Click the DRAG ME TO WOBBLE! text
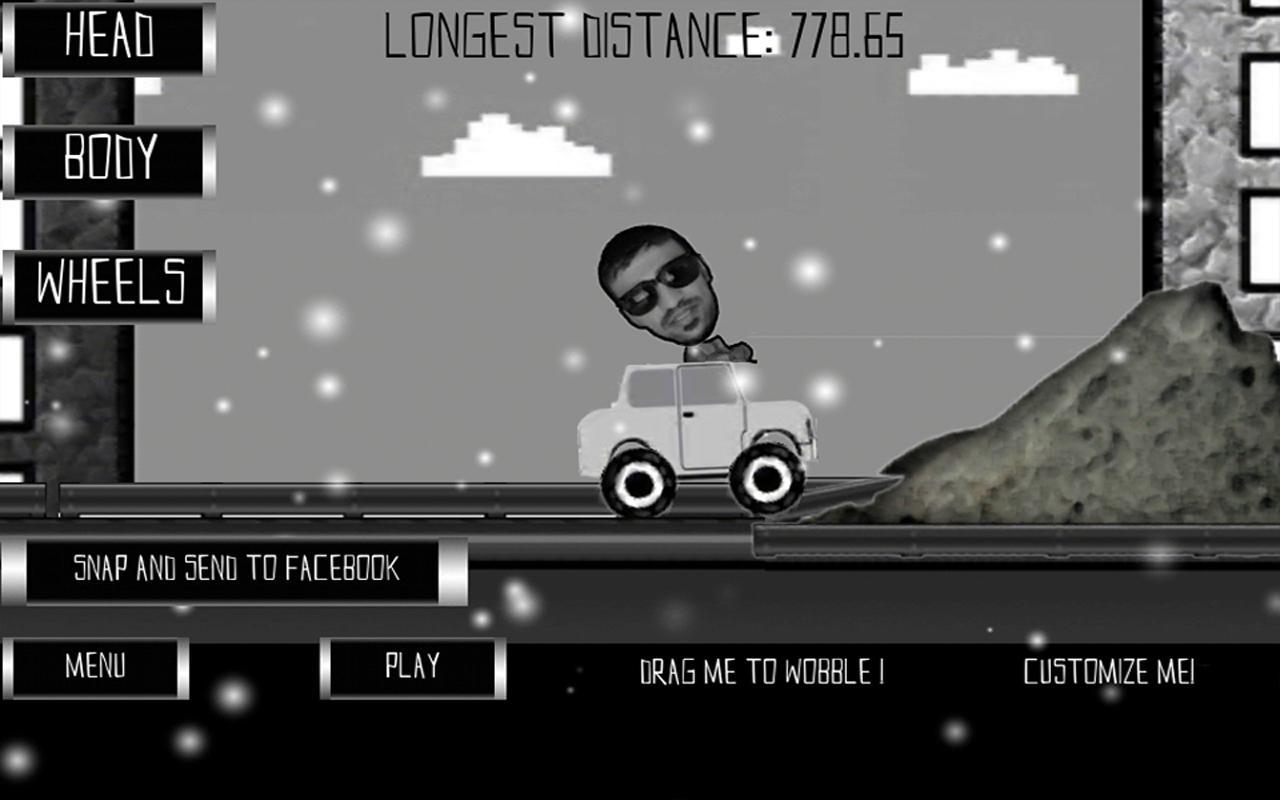This screenshot has width=1280, height=800. tap(763, 672)
